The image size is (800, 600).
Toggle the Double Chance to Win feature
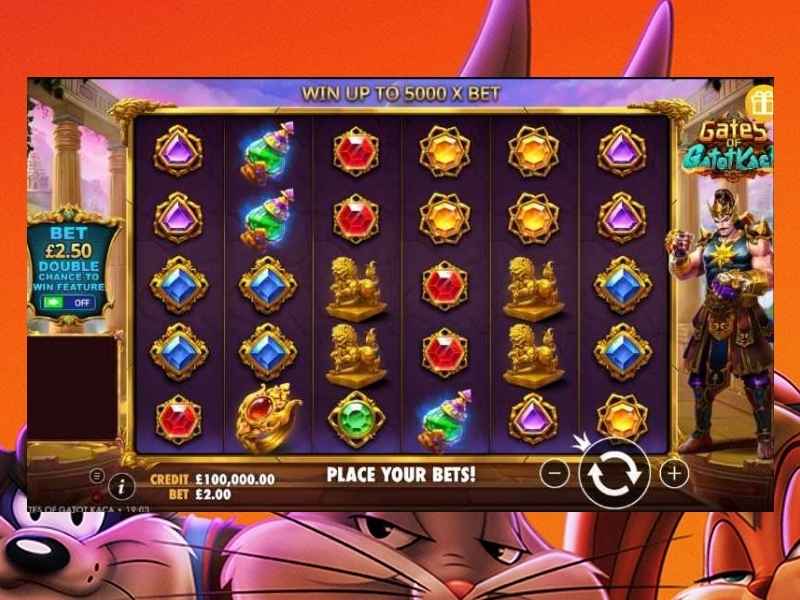pos(70,302)
